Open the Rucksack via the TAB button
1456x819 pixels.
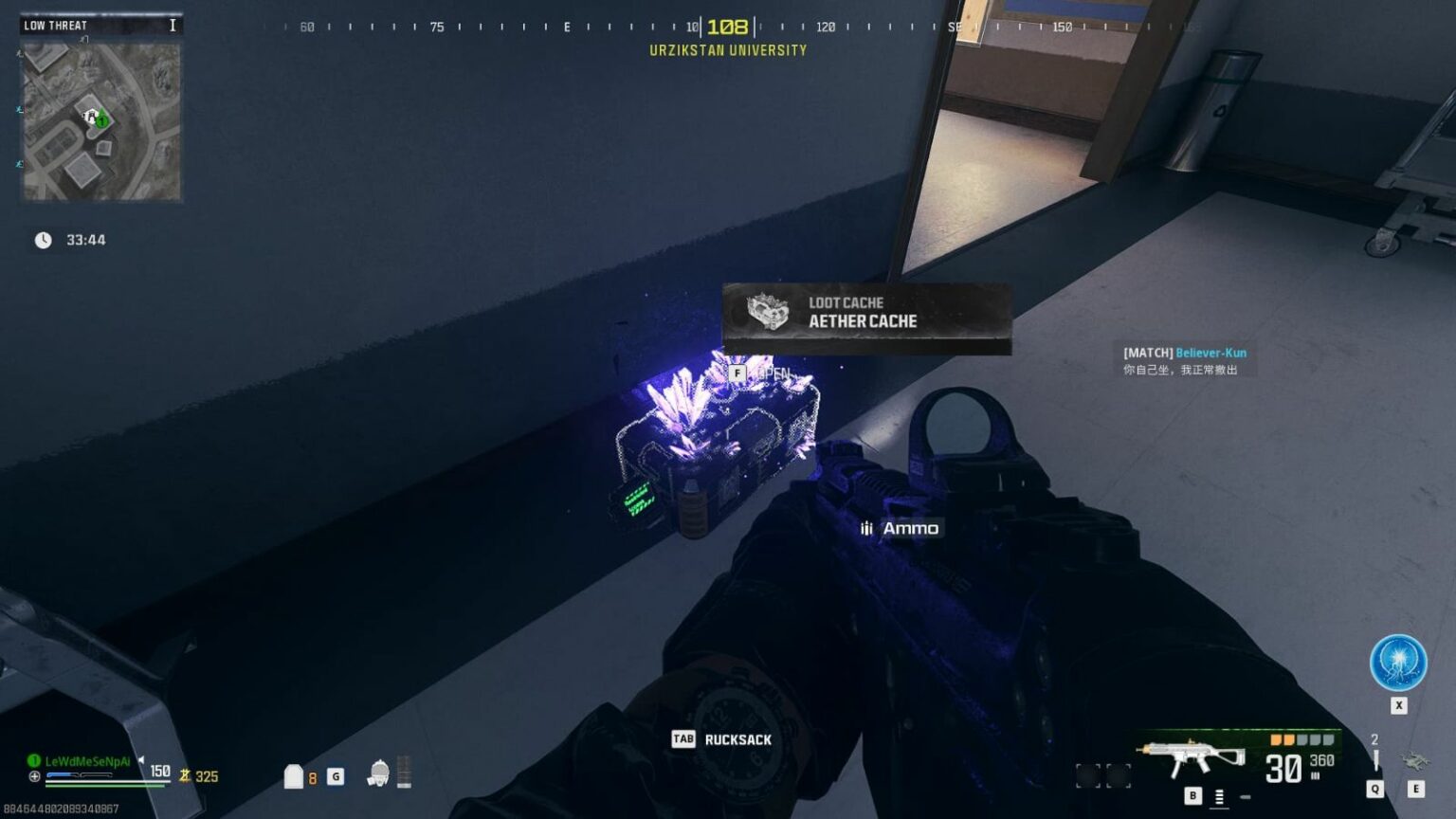coord(684,739)
